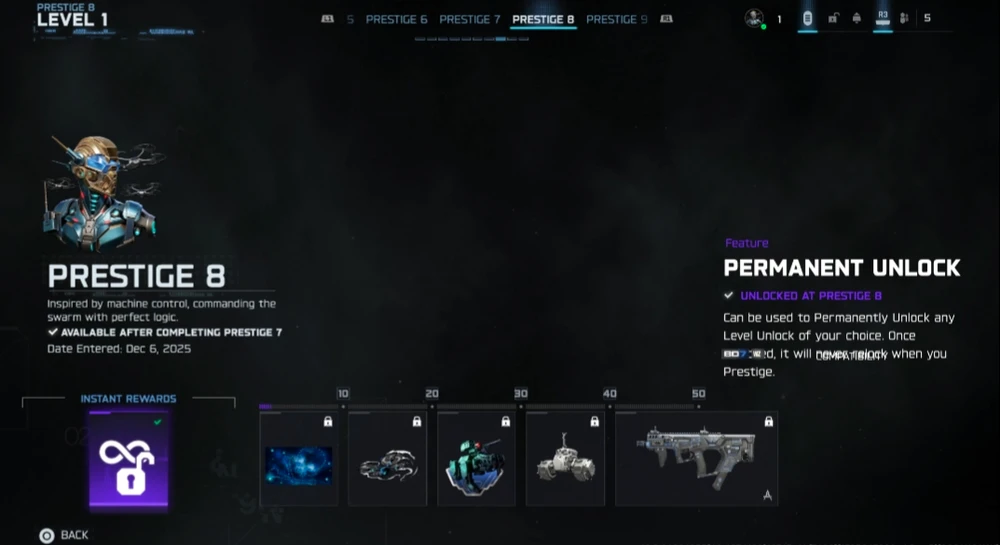This screenshot has height=545, width=1000.
Task: Open the player profile avatar icon
Action: tap(754, 18)
